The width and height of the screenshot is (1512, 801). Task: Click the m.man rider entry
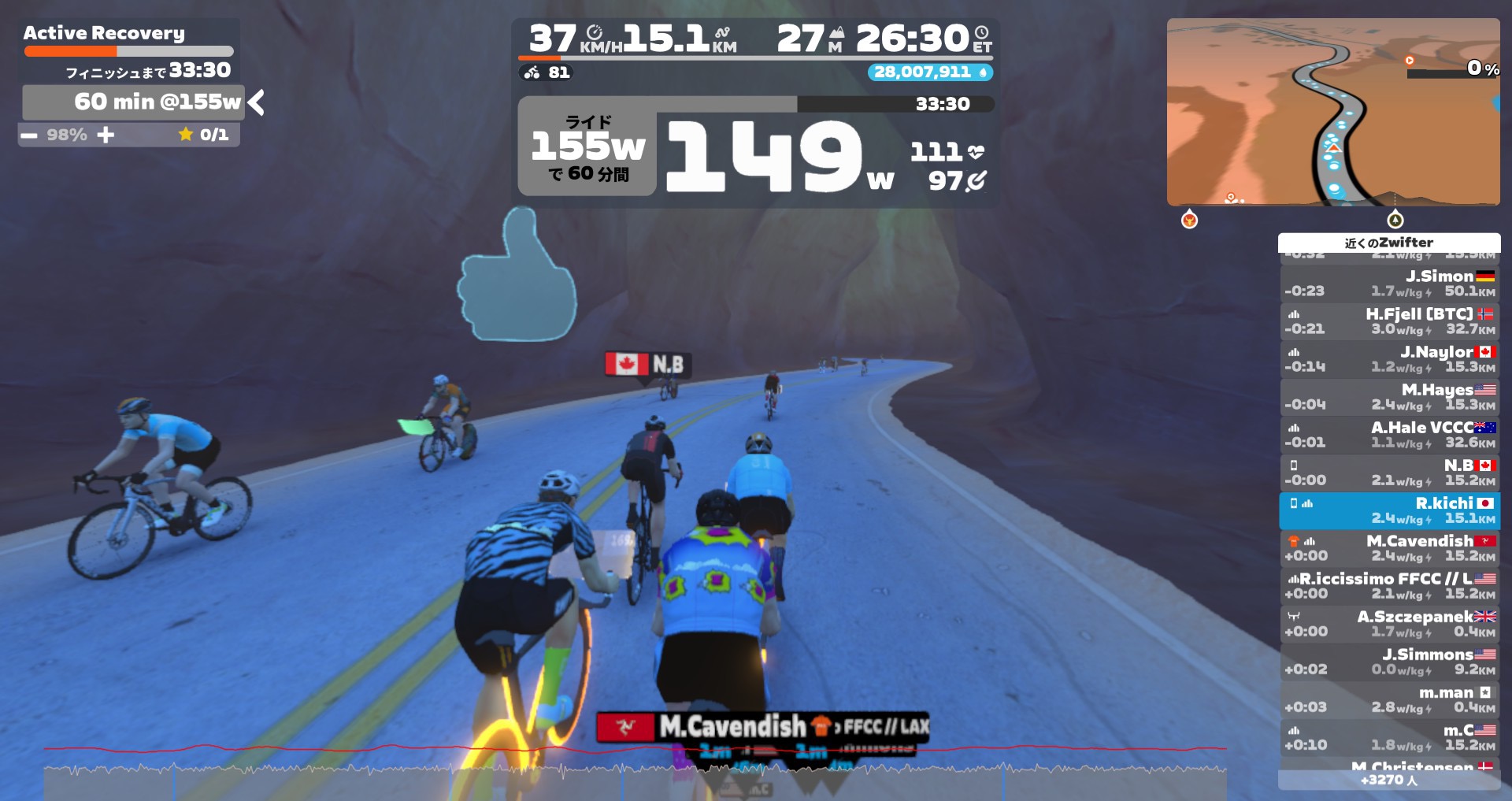coord(1389,699)
